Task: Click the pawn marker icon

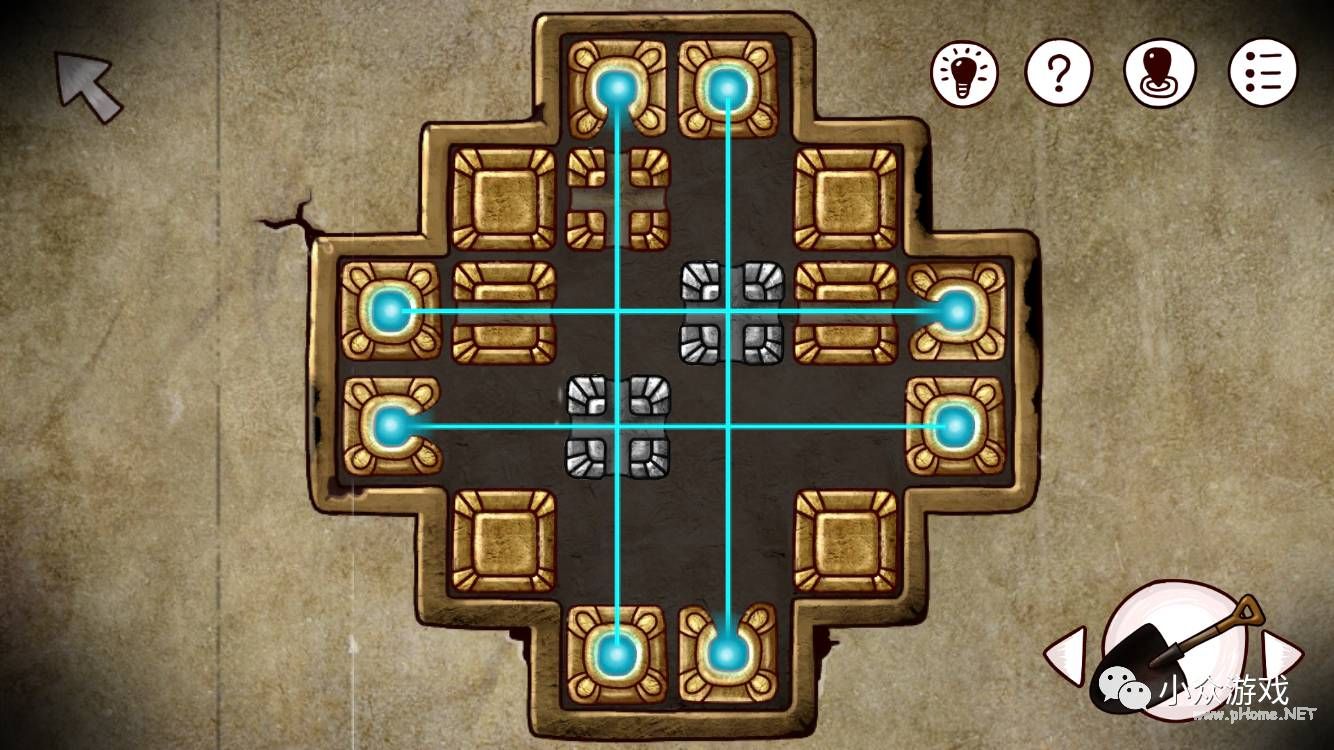Action: 1159,73
